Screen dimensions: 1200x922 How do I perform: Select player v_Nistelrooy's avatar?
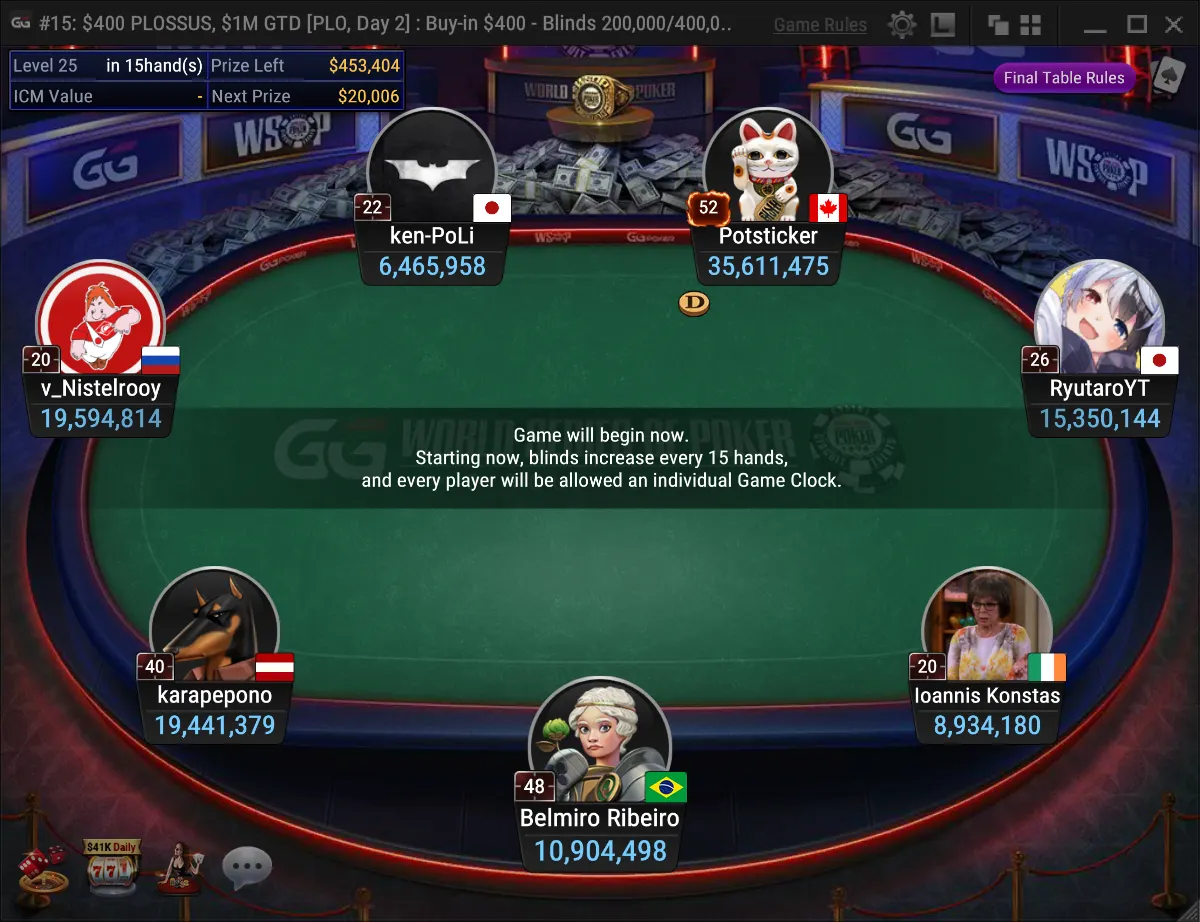100,318
